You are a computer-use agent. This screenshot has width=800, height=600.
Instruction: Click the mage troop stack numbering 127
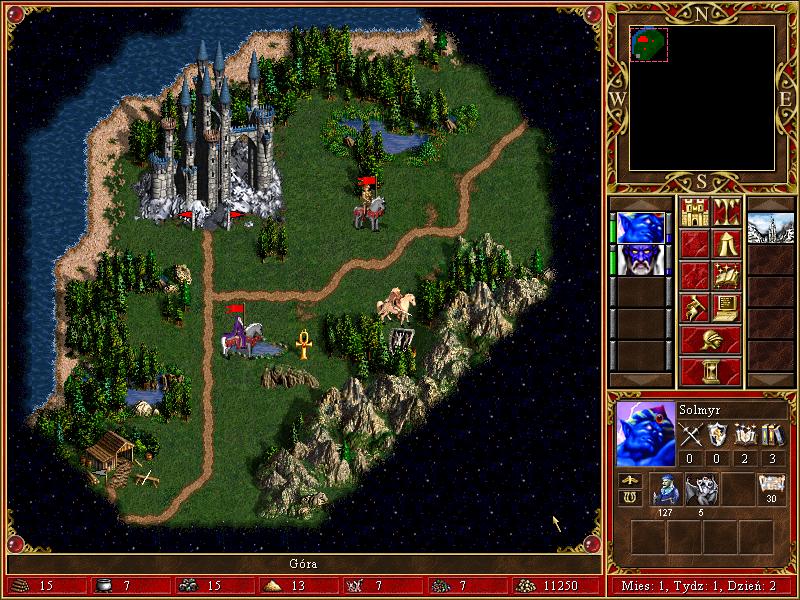pos(665,490)
